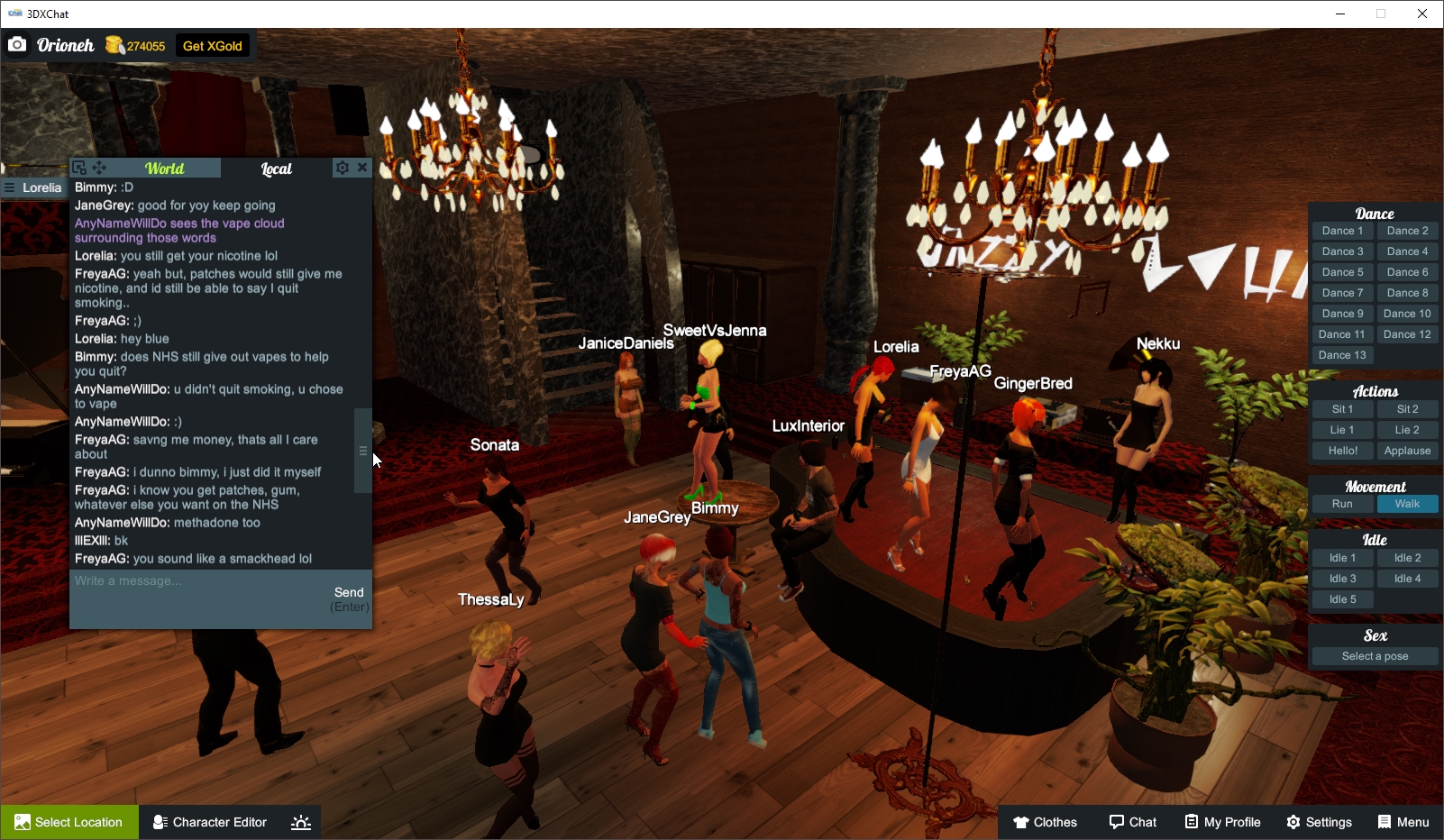Click the Write a message input field
The height and width of the screenshot is (840, 1444).
(180, 581)
